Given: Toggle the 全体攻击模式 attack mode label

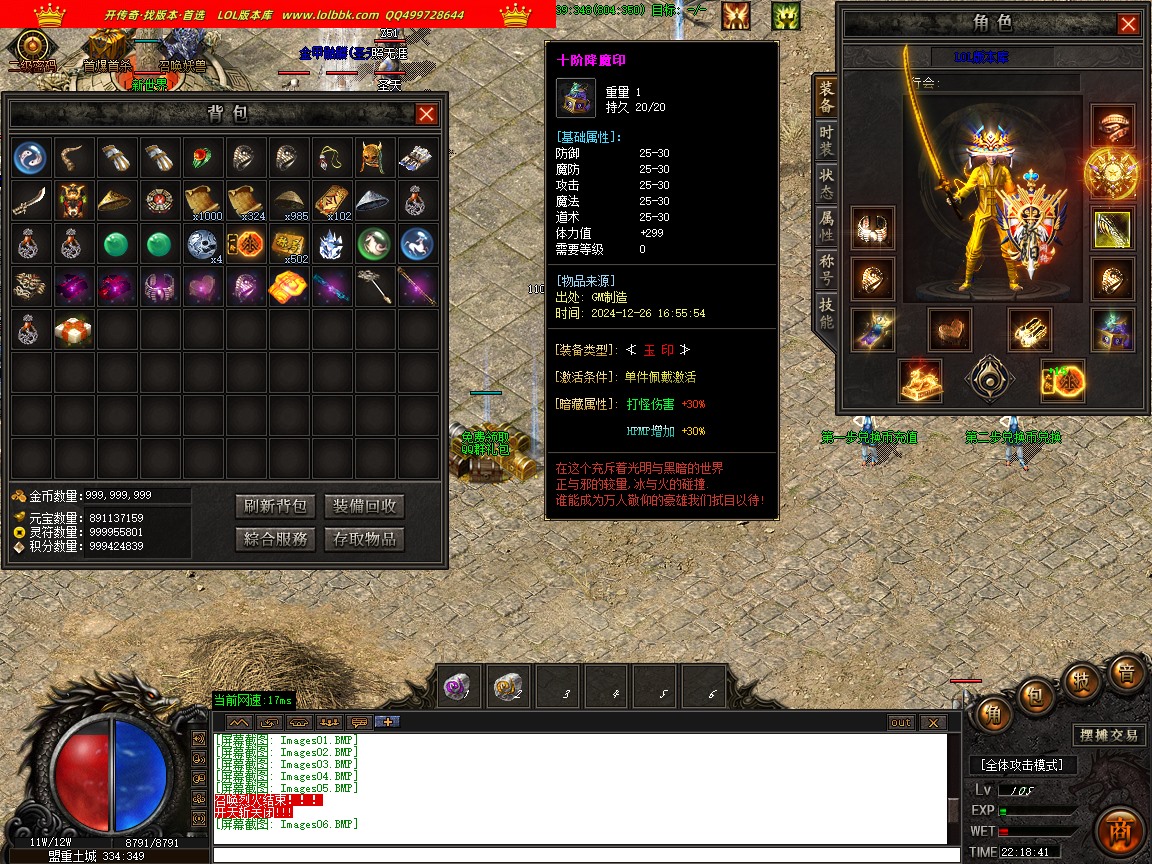Looking at the screenshot, I should (x=1024, y=765).
